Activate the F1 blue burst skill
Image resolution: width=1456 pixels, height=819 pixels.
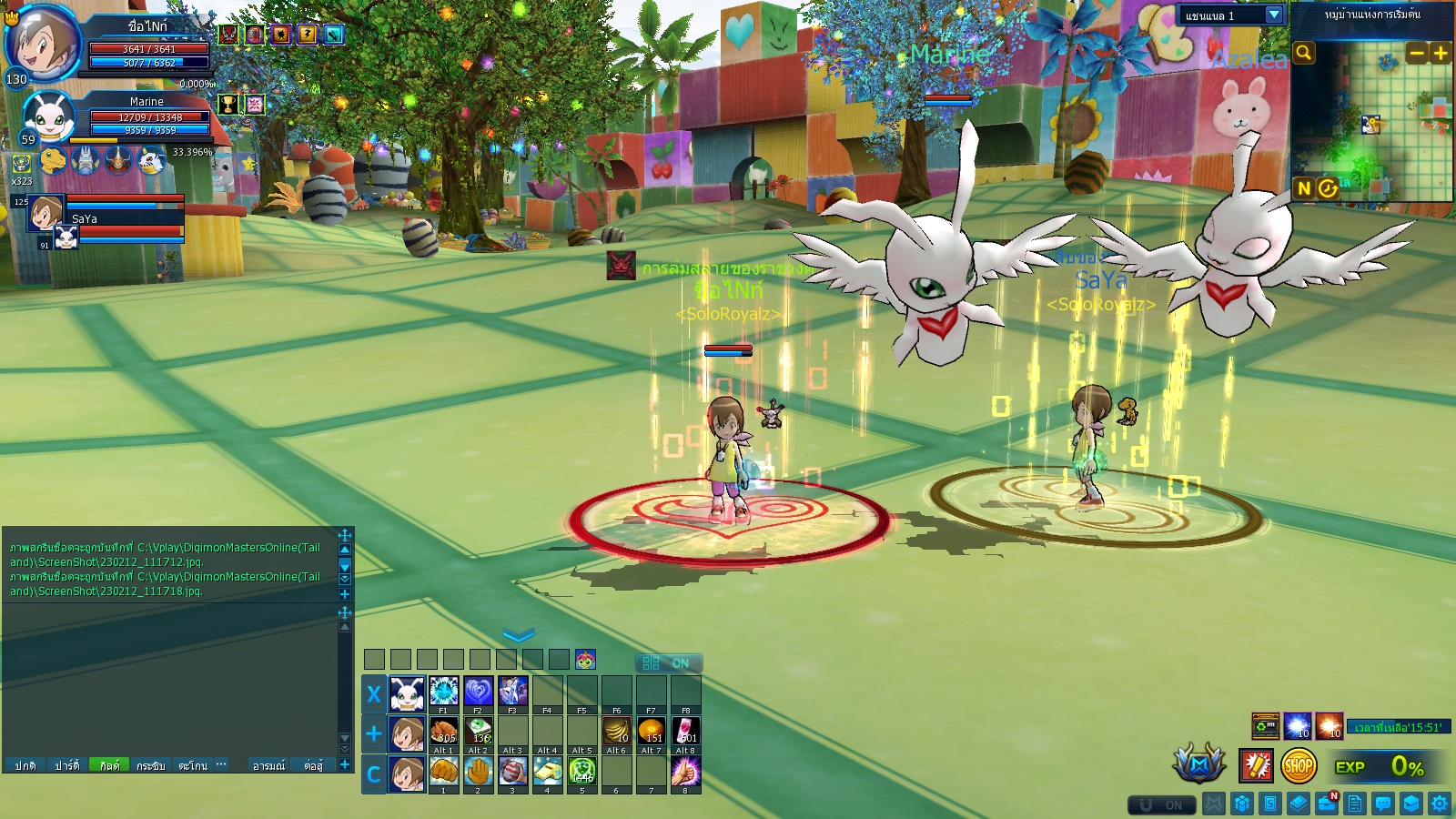(443, 691)
